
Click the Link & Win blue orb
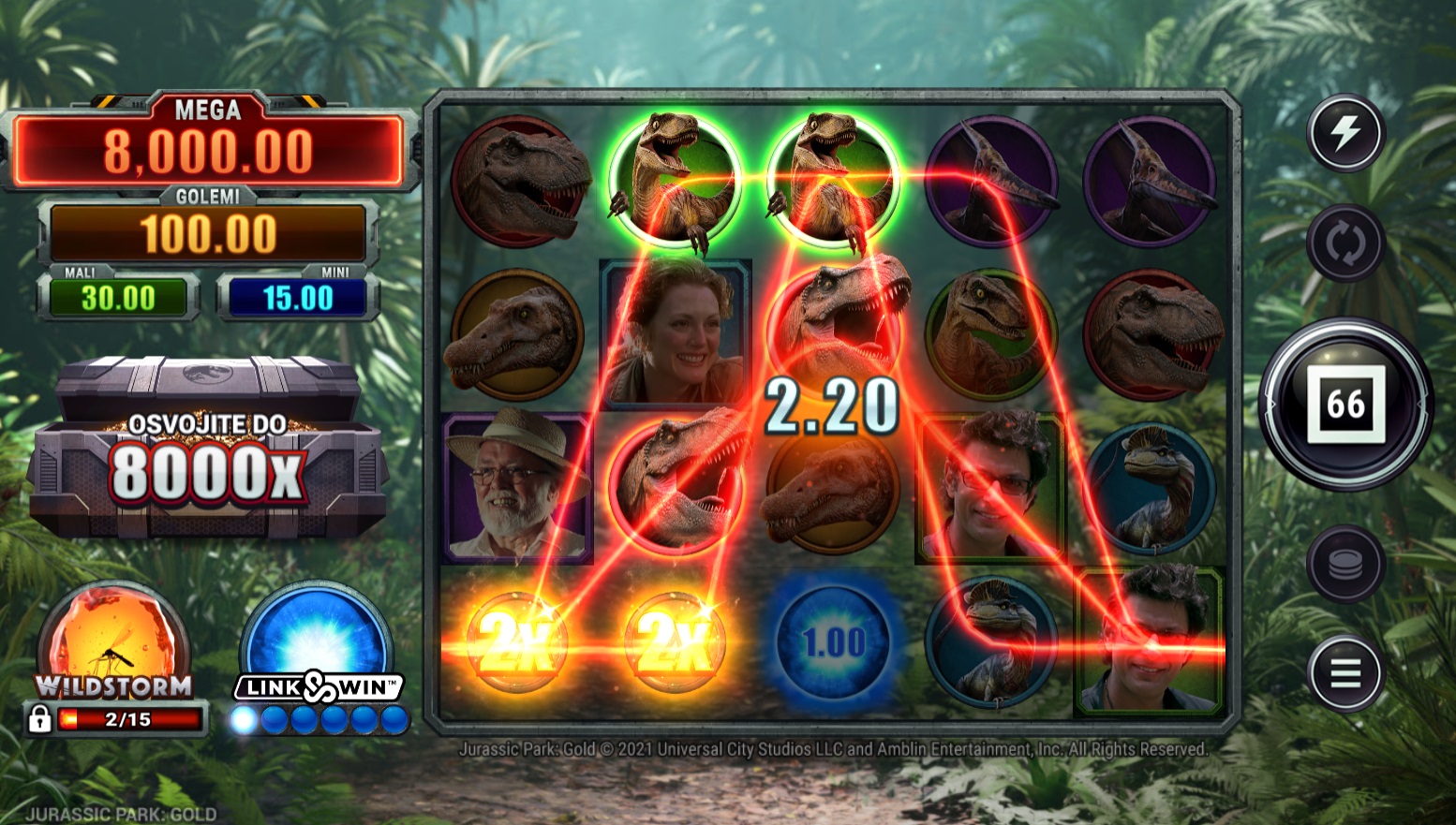tap(317, 641)
